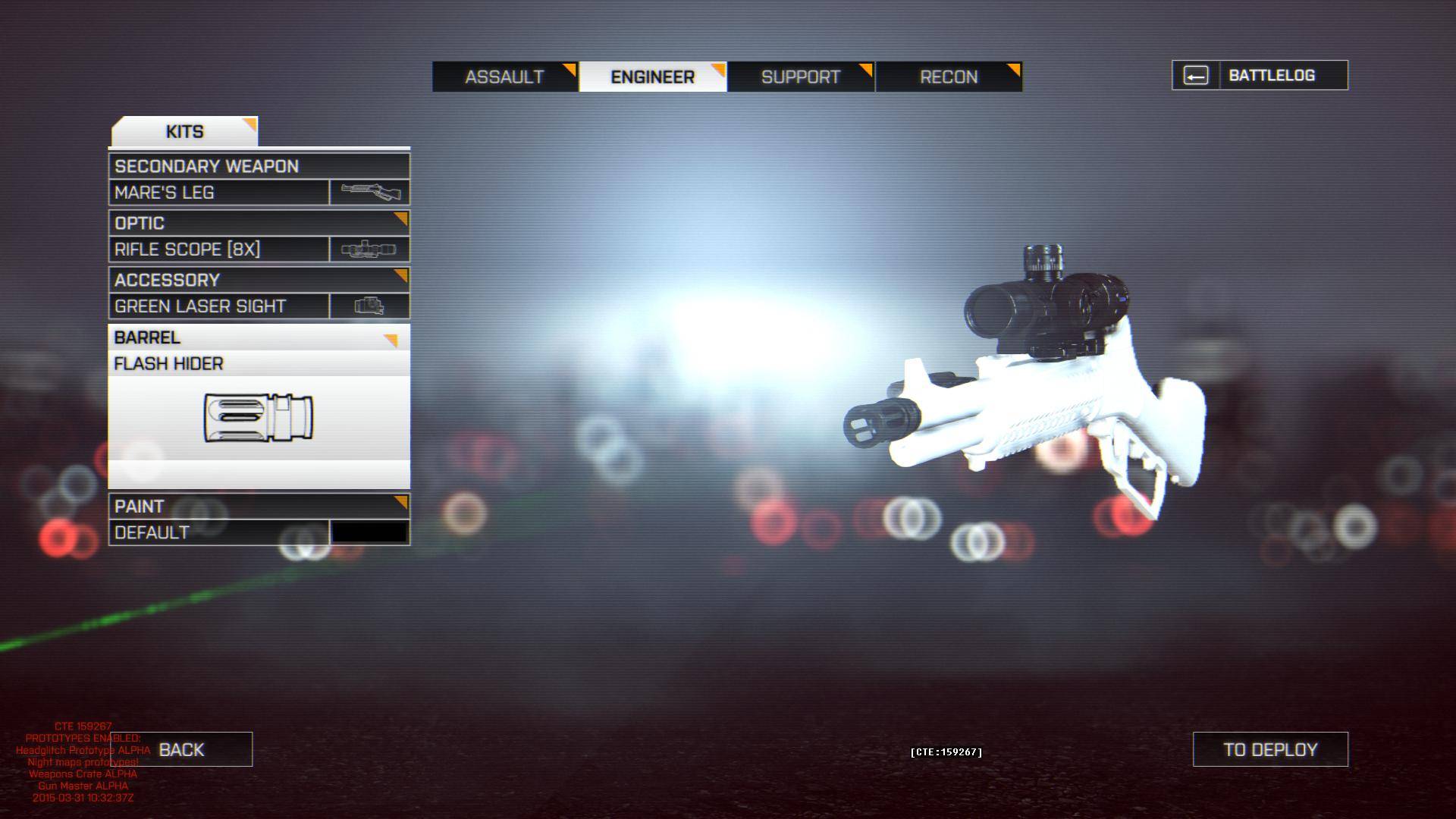Open the KITS tab
This screenshot has height=819, width=1456.
pos(184,130)
